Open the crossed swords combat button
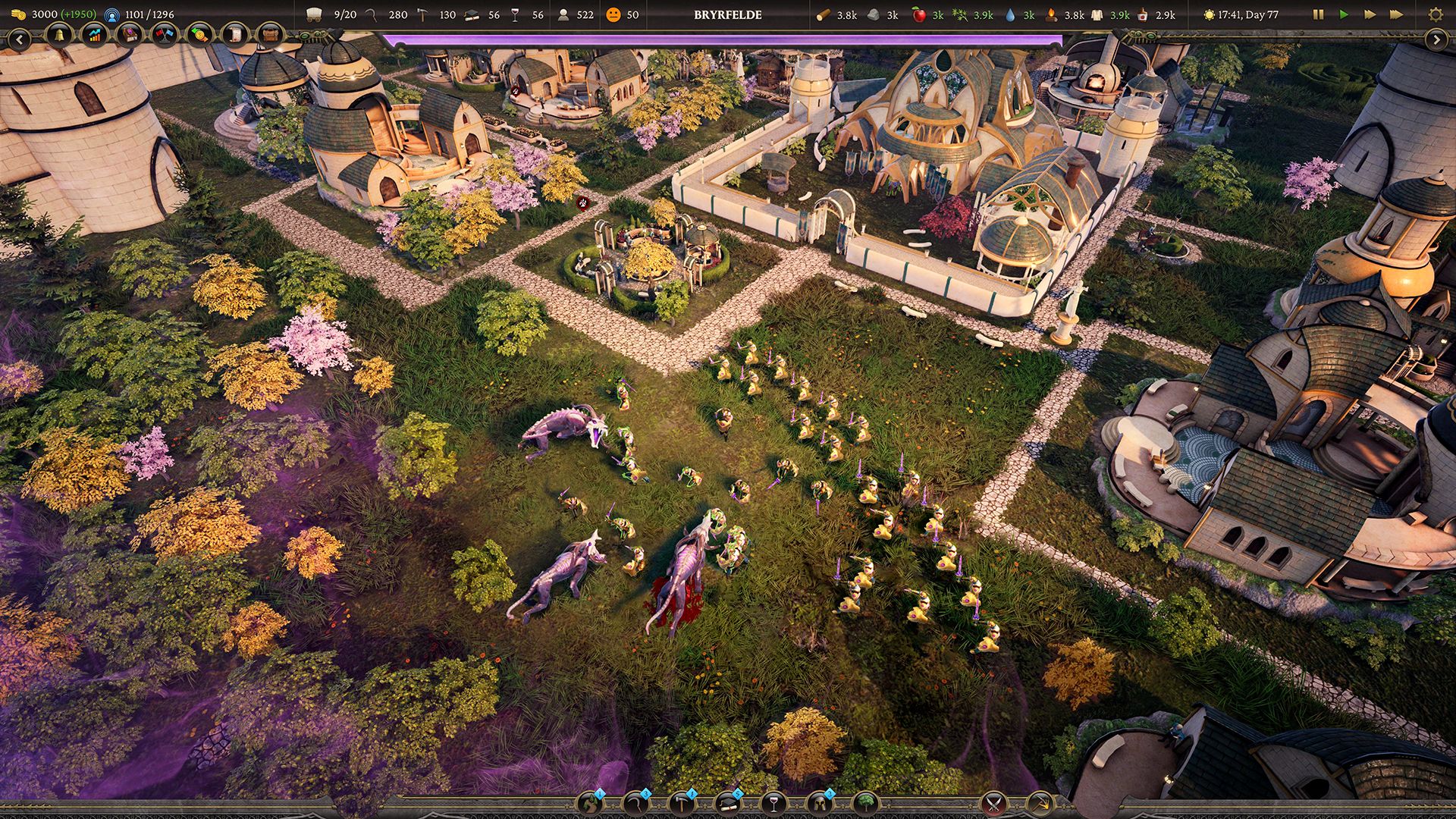 993,803
